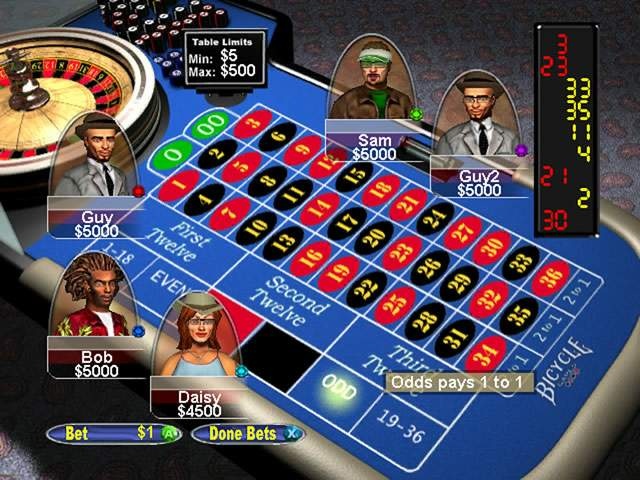Image resolution: width=640 pixels, height=480 pixels.
Task: Choose red number 23
Action: [400, 252]
